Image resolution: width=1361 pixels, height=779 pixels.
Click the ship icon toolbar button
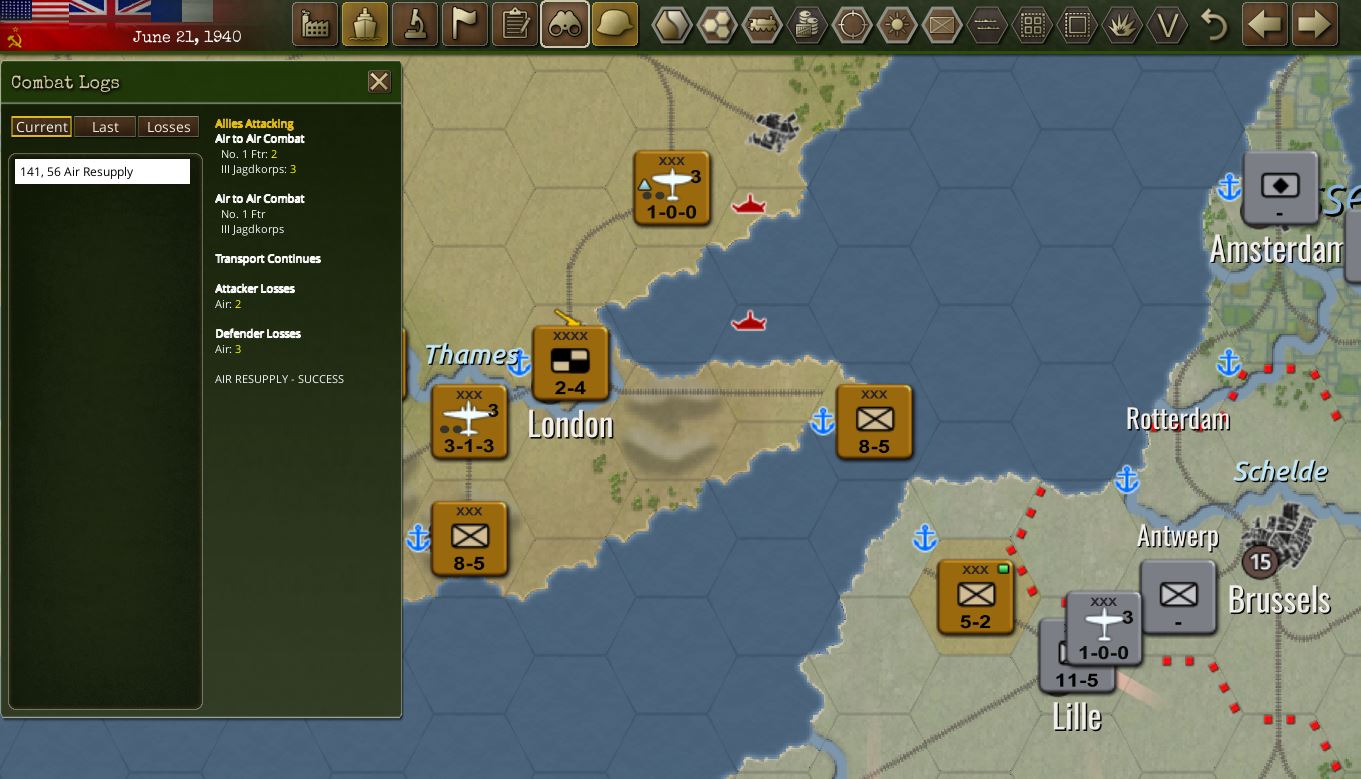pyautogui.click(x=365, y=24)
